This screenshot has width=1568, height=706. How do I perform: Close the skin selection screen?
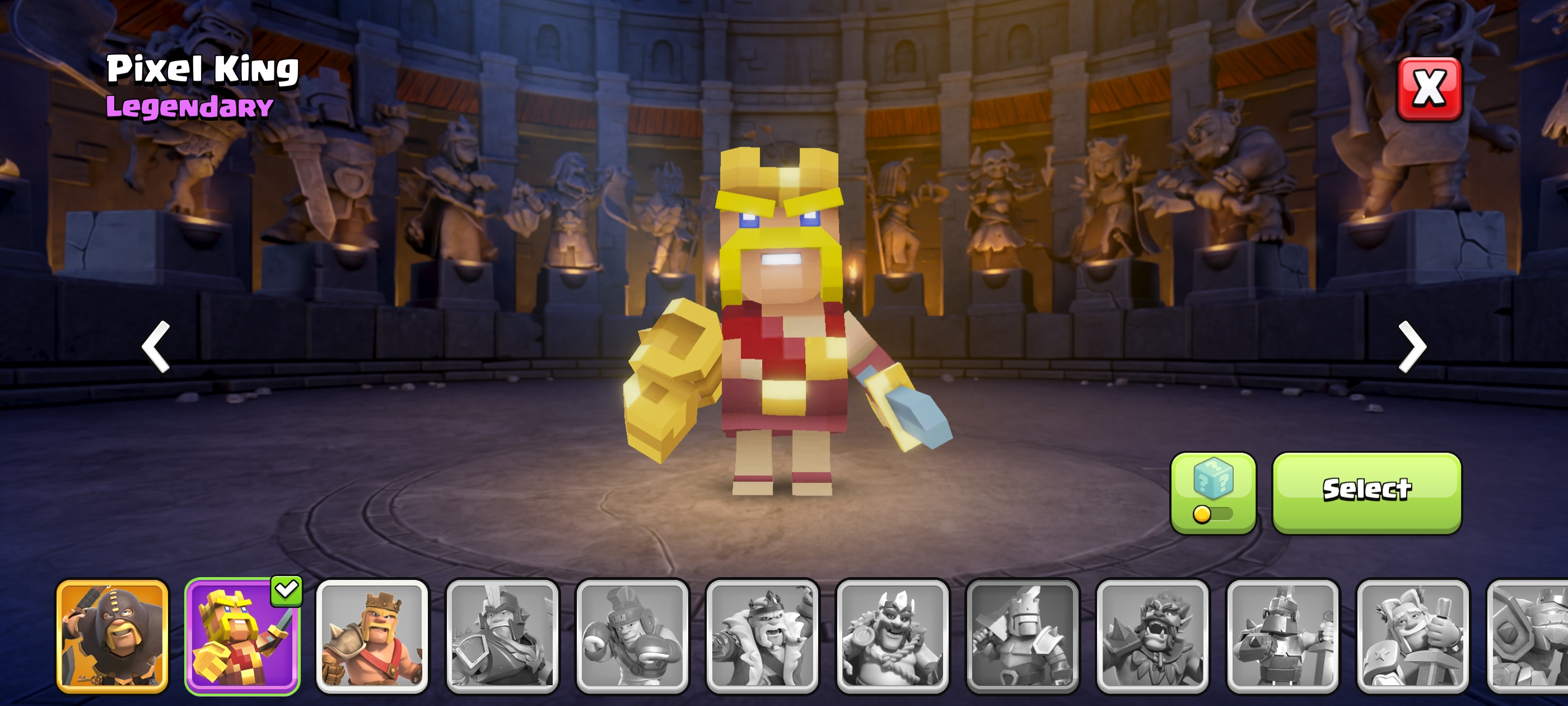tap(1428, 89)
